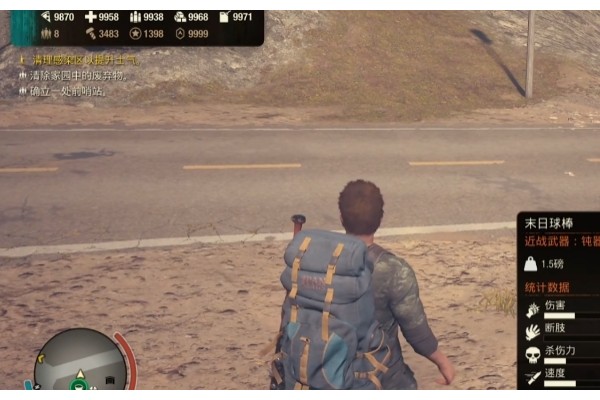Click the medicine cross resource icon
The image size is (600, 400).
click(90, 17)
